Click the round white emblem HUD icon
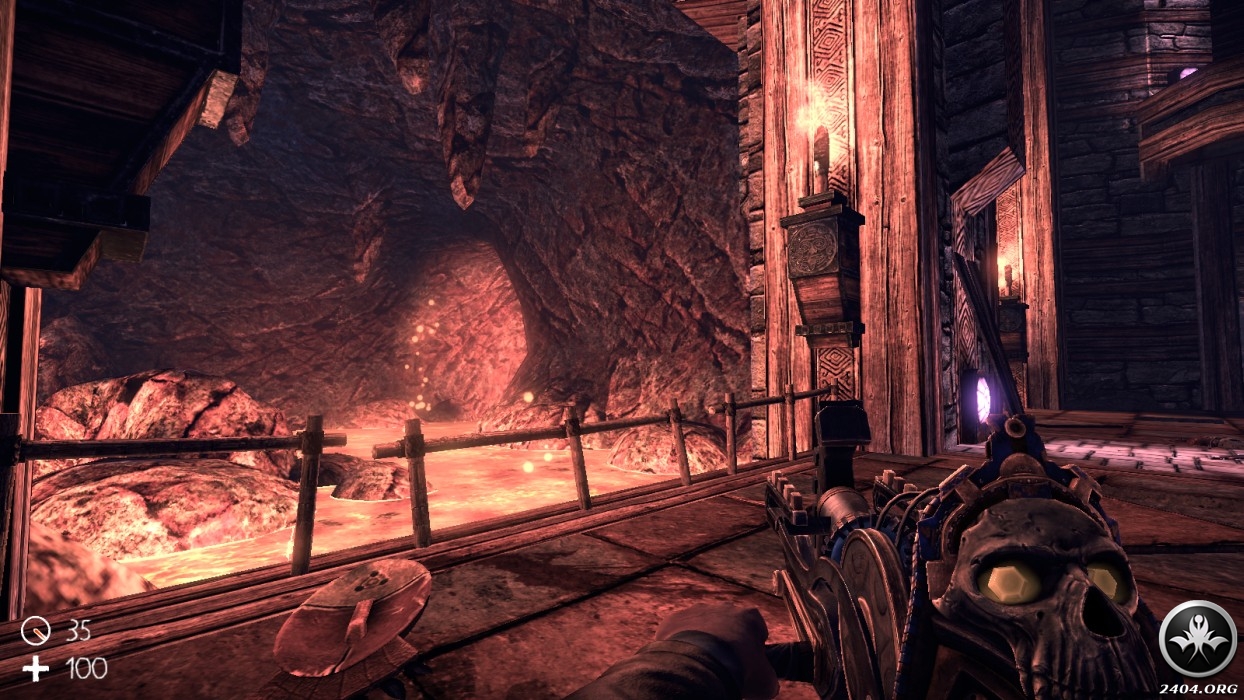 pos(1197,637)
